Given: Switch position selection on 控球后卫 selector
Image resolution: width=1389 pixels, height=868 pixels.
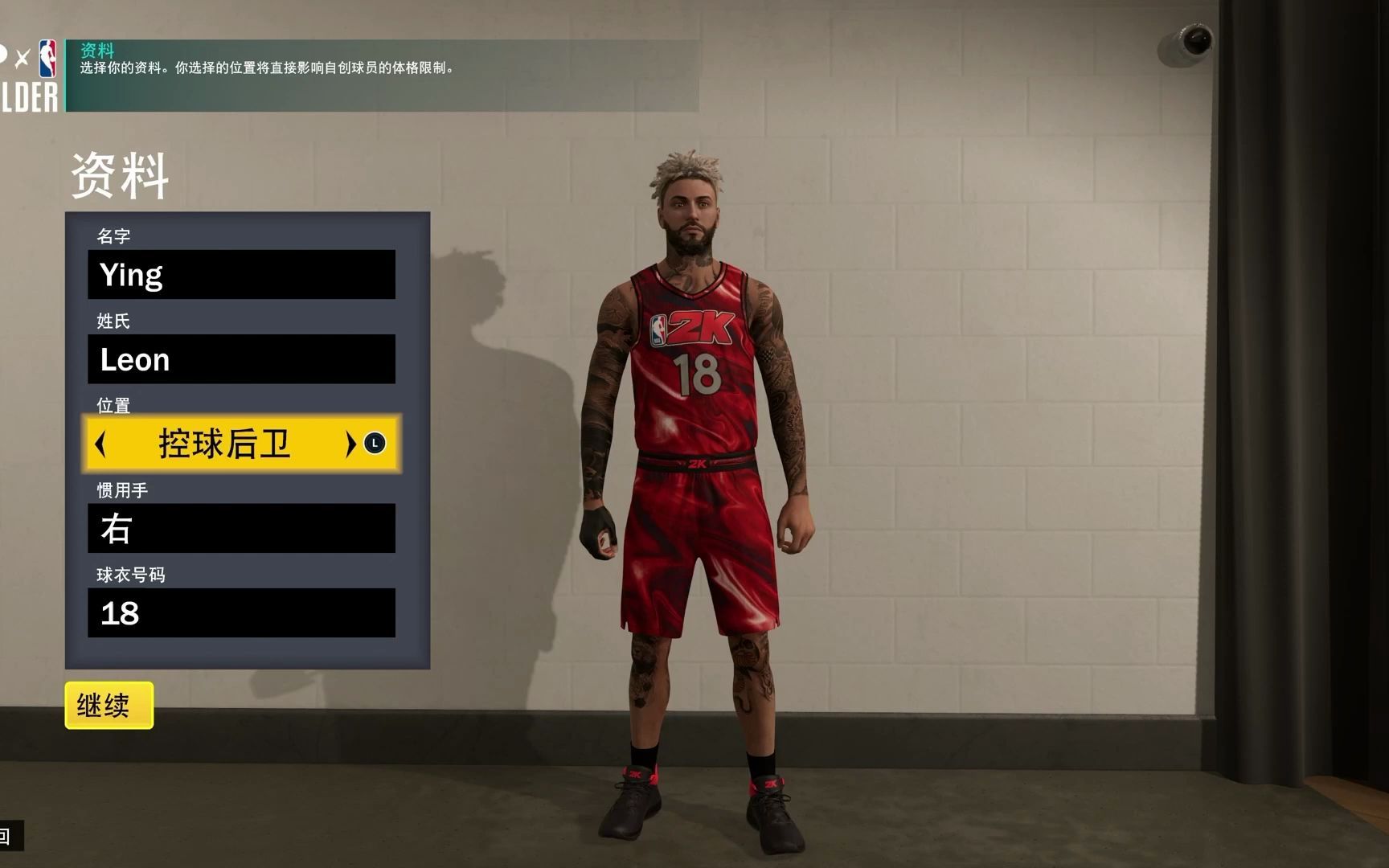Looking at the screenshot, I should (x=225, y=442).
